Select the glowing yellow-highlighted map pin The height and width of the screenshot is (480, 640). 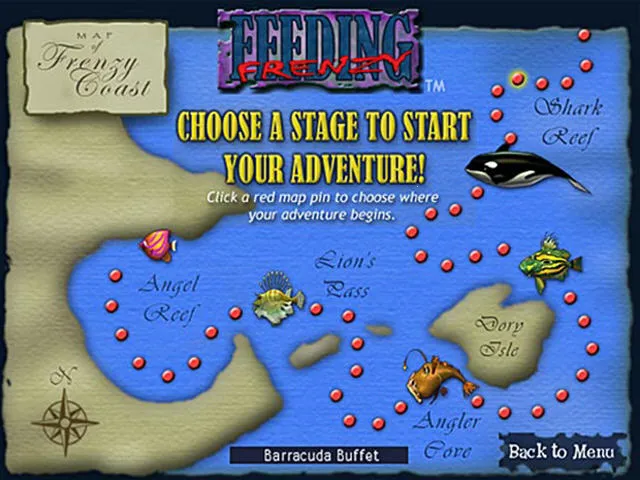518,77
